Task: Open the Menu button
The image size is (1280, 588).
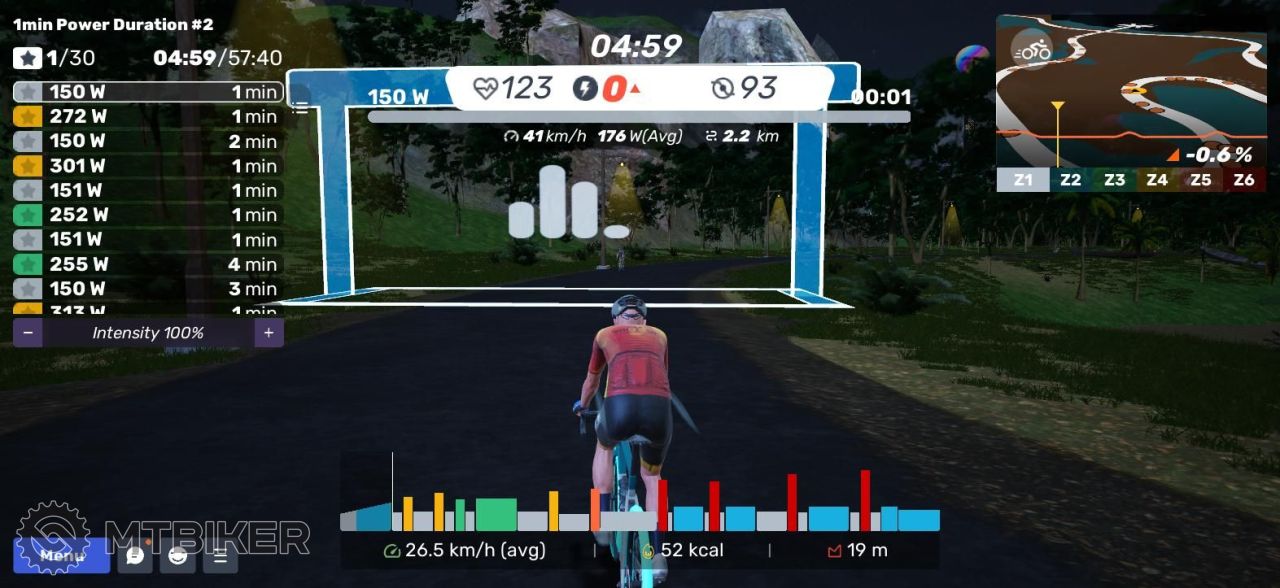Action: pos(61,555)
